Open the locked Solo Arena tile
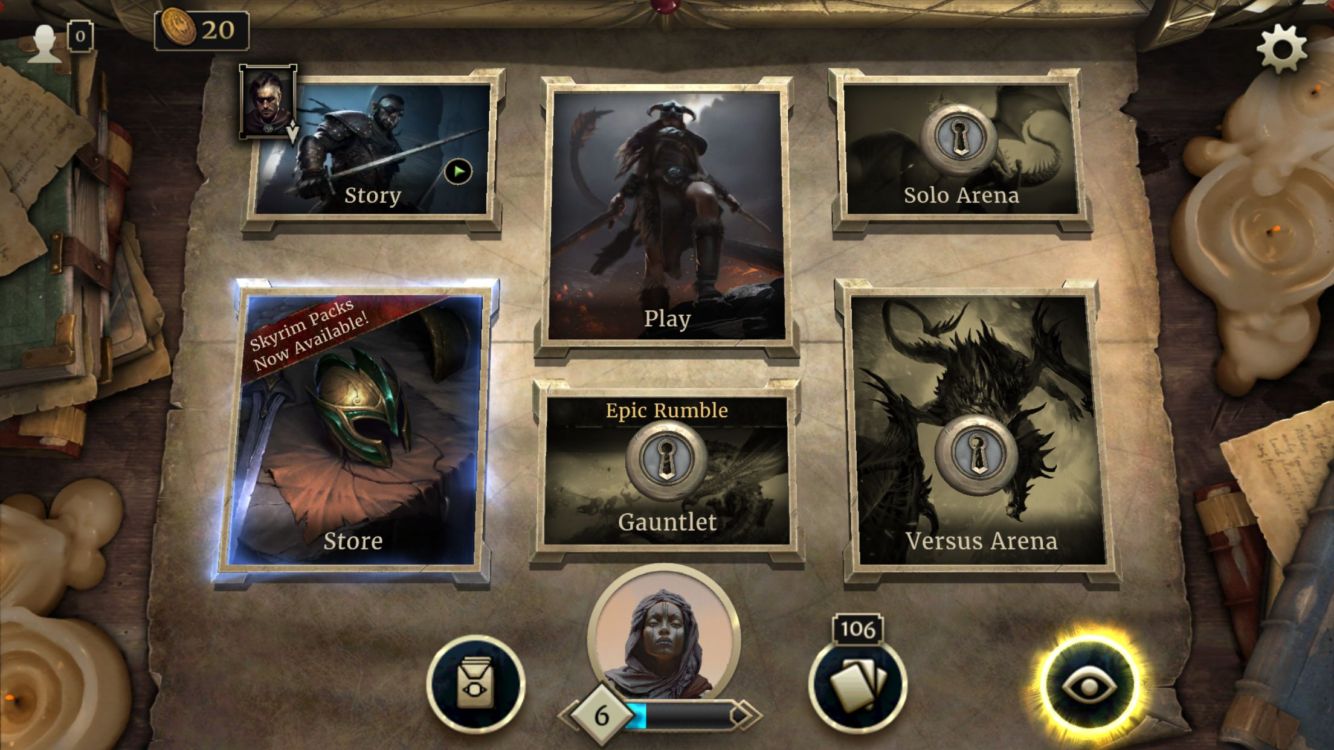 [960, 150]
